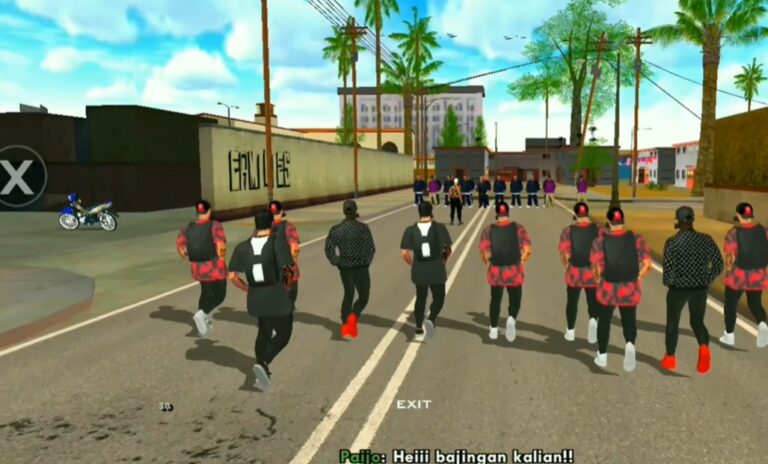Tap the circular X button
This screenshot has width=768, height=464.
(x=18, y=177)
